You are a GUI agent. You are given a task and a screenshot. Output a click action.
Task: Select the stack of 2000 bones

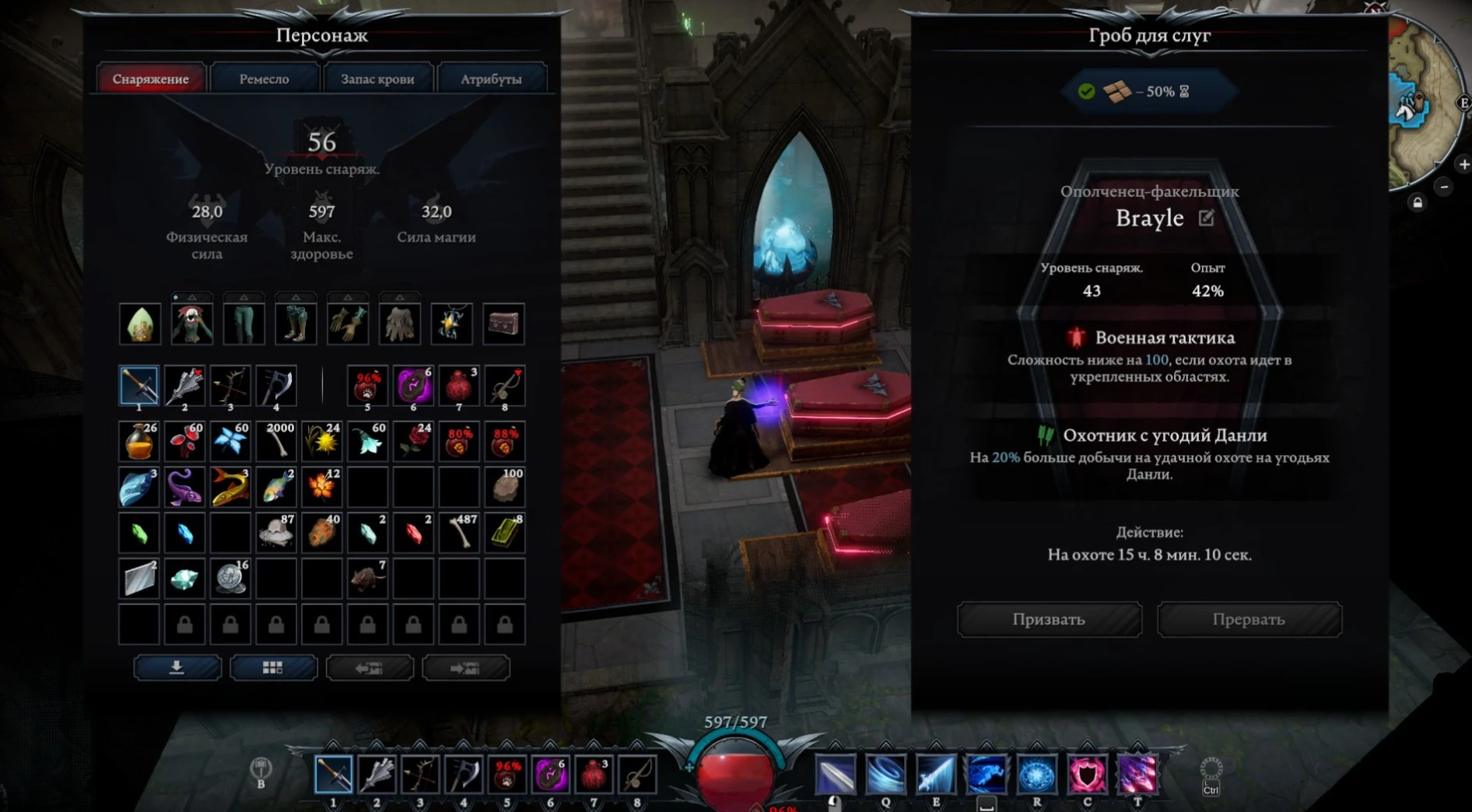click(x=276, y=441)
